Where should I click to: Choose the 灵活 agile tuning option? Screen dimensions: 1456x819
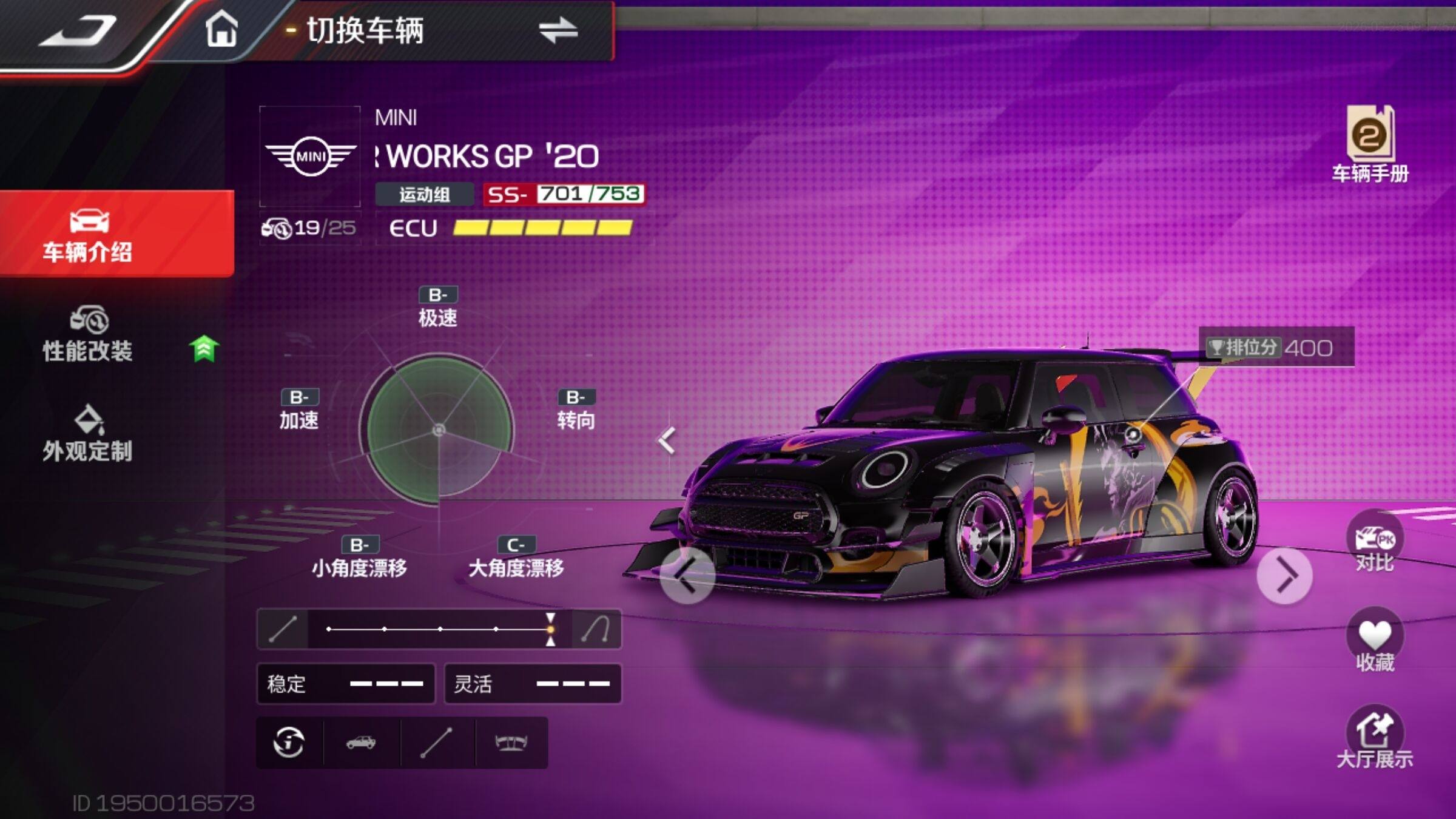533,684
